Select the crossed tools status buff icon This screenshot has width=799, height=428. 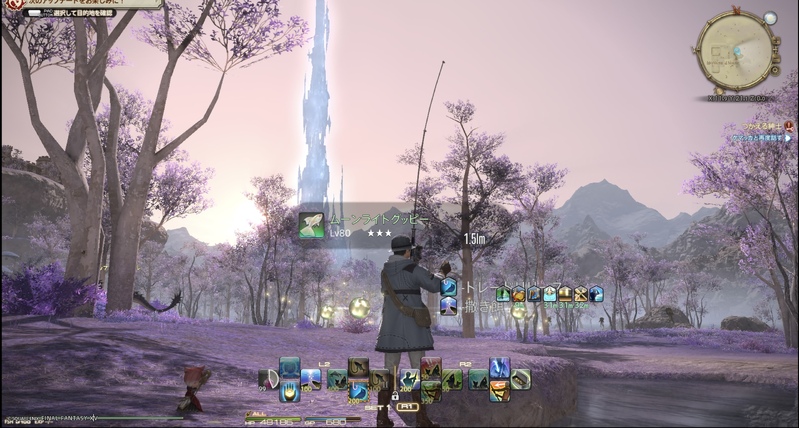pyautogui.click(x=580, y=294)
